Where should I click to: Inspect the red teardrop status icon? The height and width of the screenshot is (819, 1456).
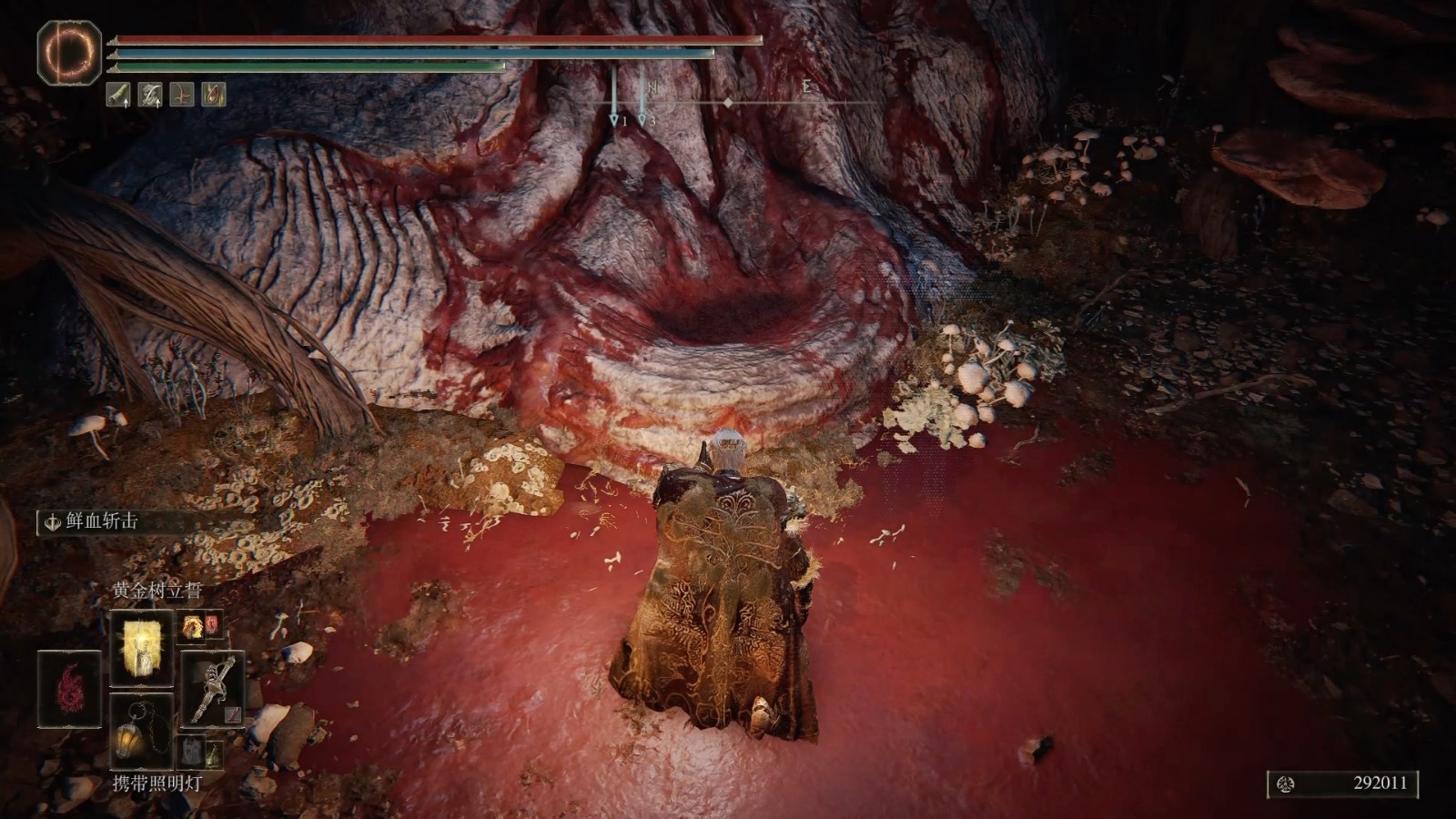coord(213,94)
